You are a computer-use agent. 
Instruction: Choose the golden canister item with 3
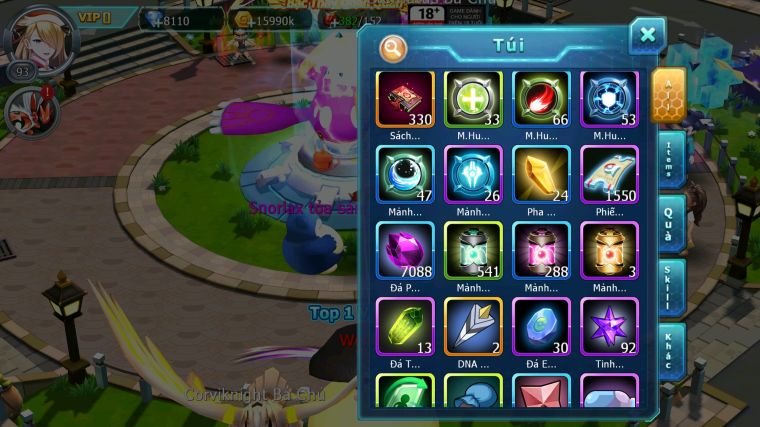pos(609,250)
